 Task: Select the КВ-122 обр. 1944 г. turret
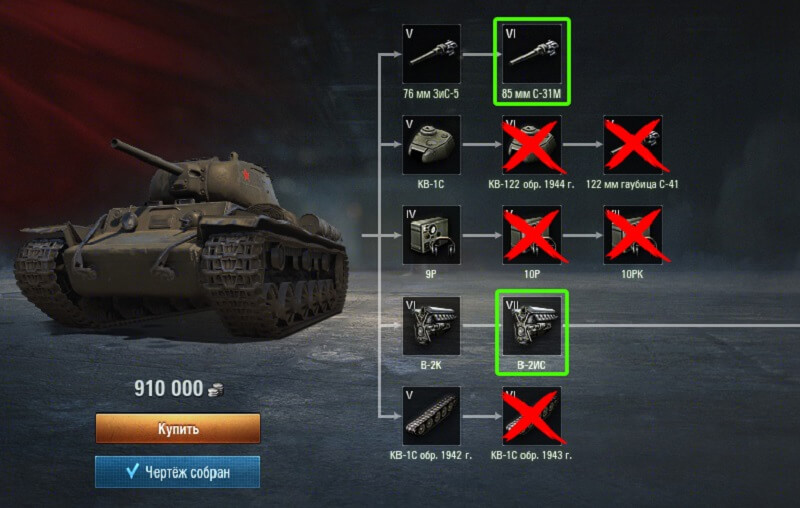point(531,145)
